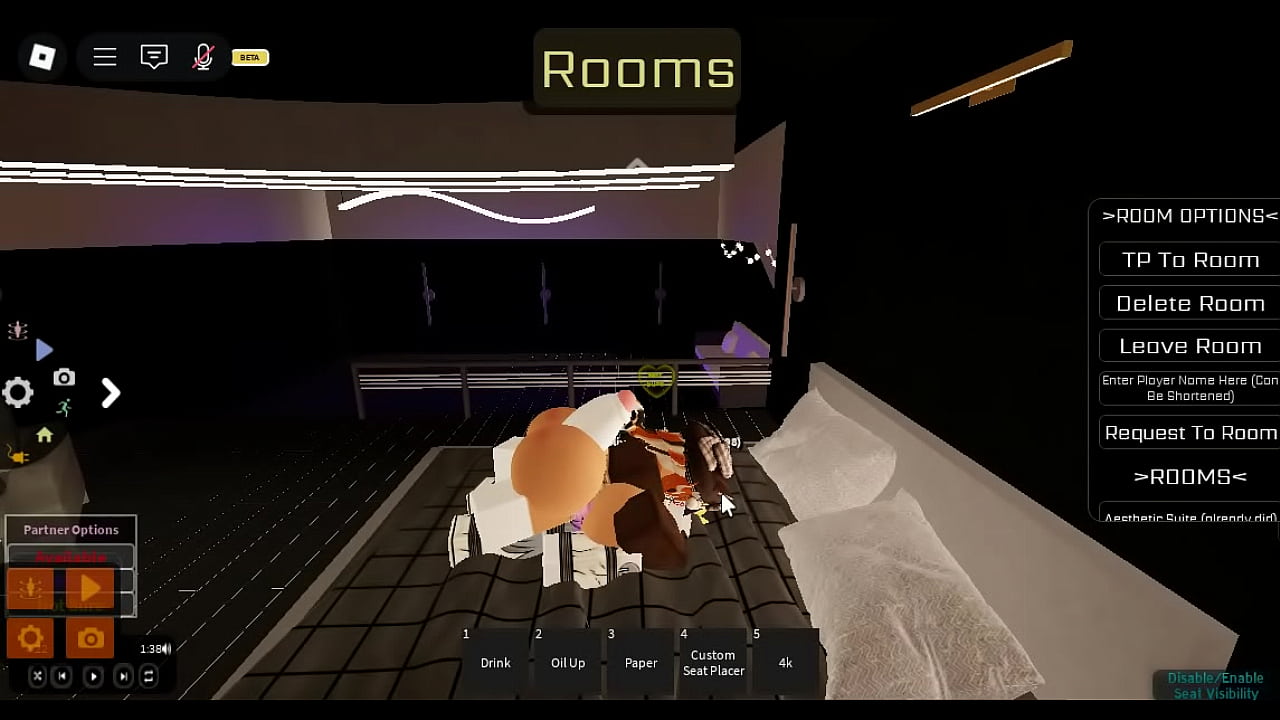Open the settings gear in the left sidebar
This screenshot has height=720, width=1280.
(x=18, y=393)
